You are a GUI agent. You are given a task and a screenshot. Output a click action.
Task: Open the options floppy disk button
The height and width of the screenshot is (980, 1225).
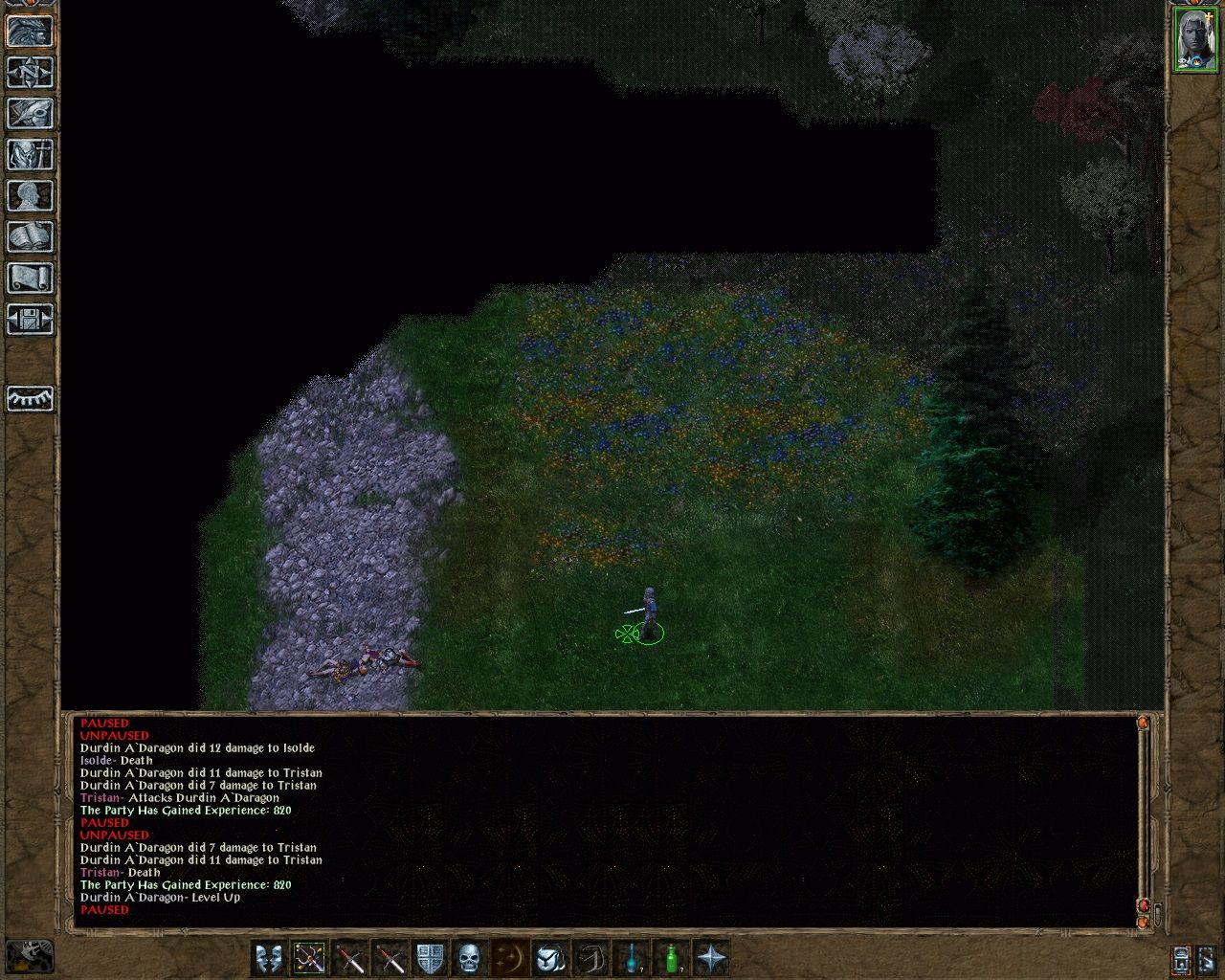click(x=30, y=319)
